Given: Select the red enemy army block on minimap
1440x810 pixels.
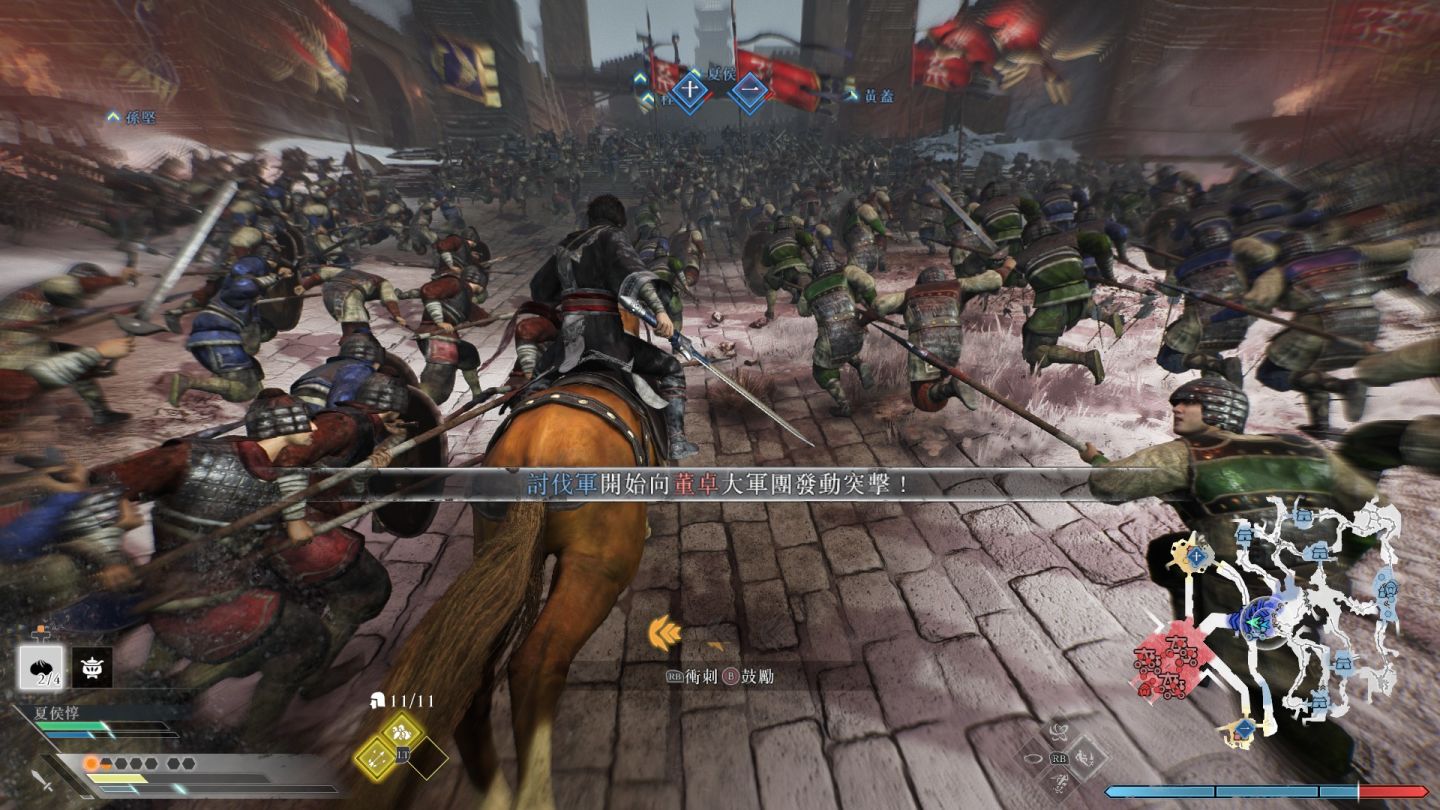Looking at the screenshot, I should [1165, 663].
